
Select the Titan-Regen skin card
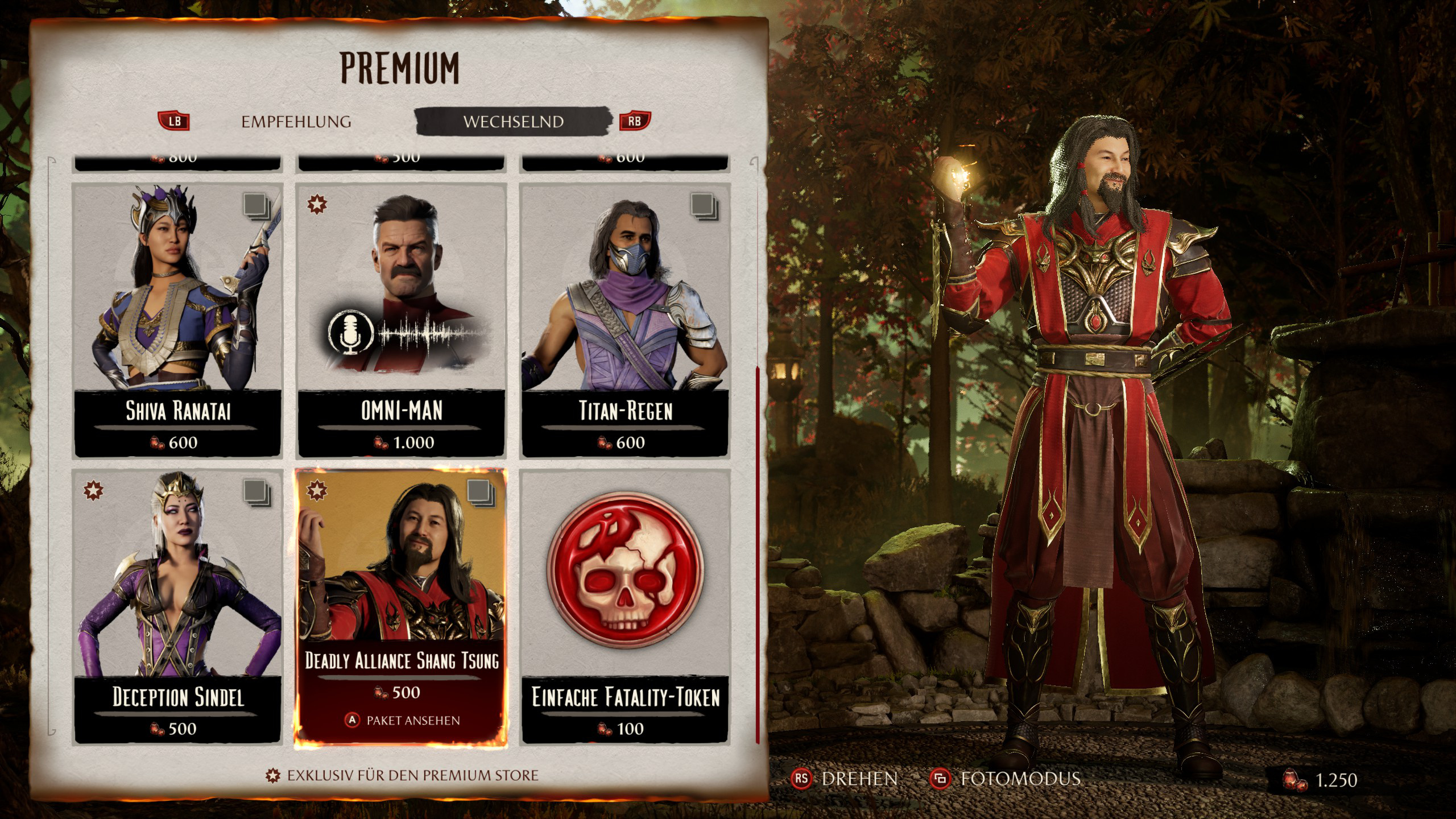(625, 320)
